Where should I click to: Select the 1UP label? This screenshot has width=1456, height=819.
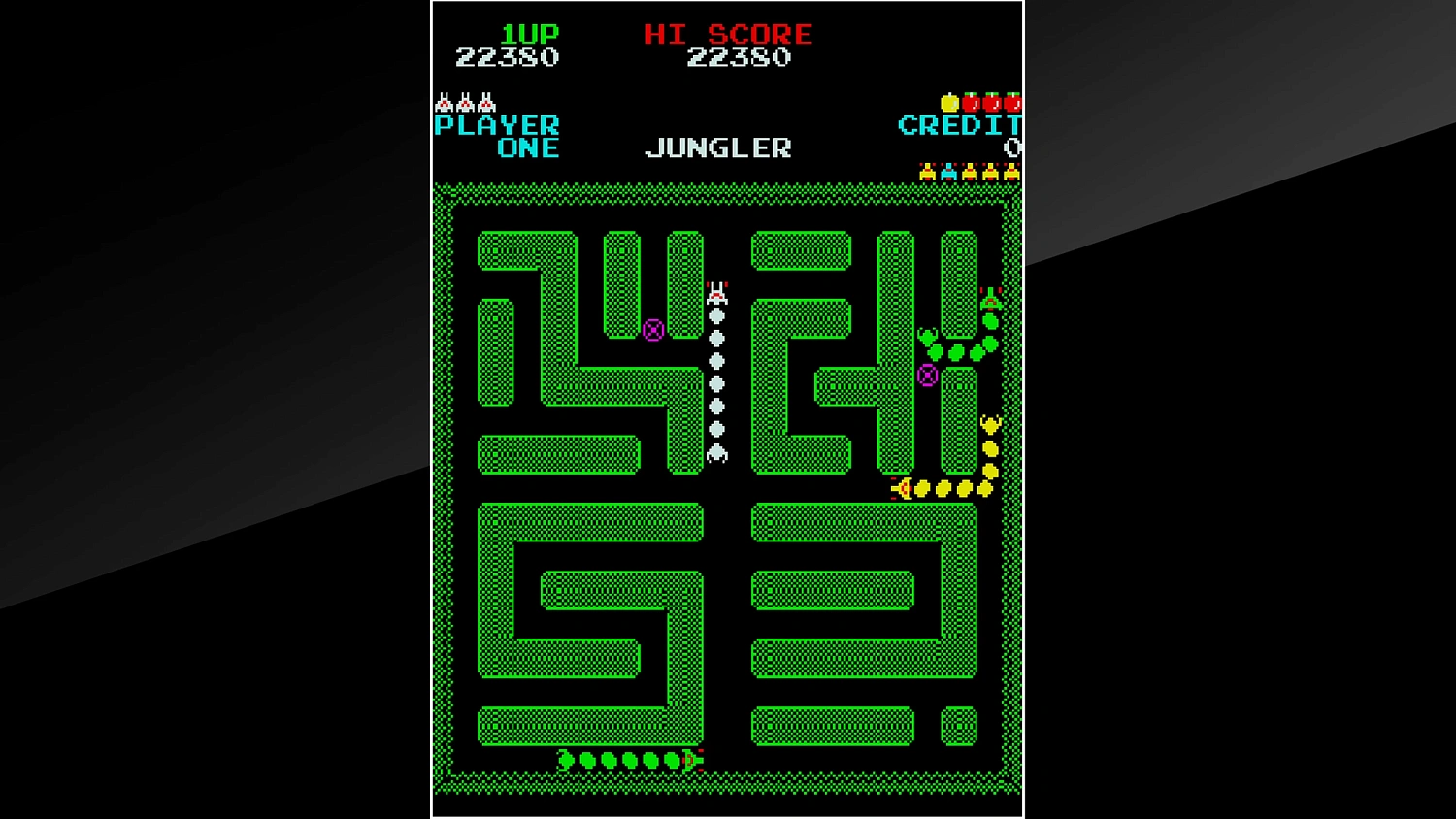pyautogui.click(x=528, y=34)
